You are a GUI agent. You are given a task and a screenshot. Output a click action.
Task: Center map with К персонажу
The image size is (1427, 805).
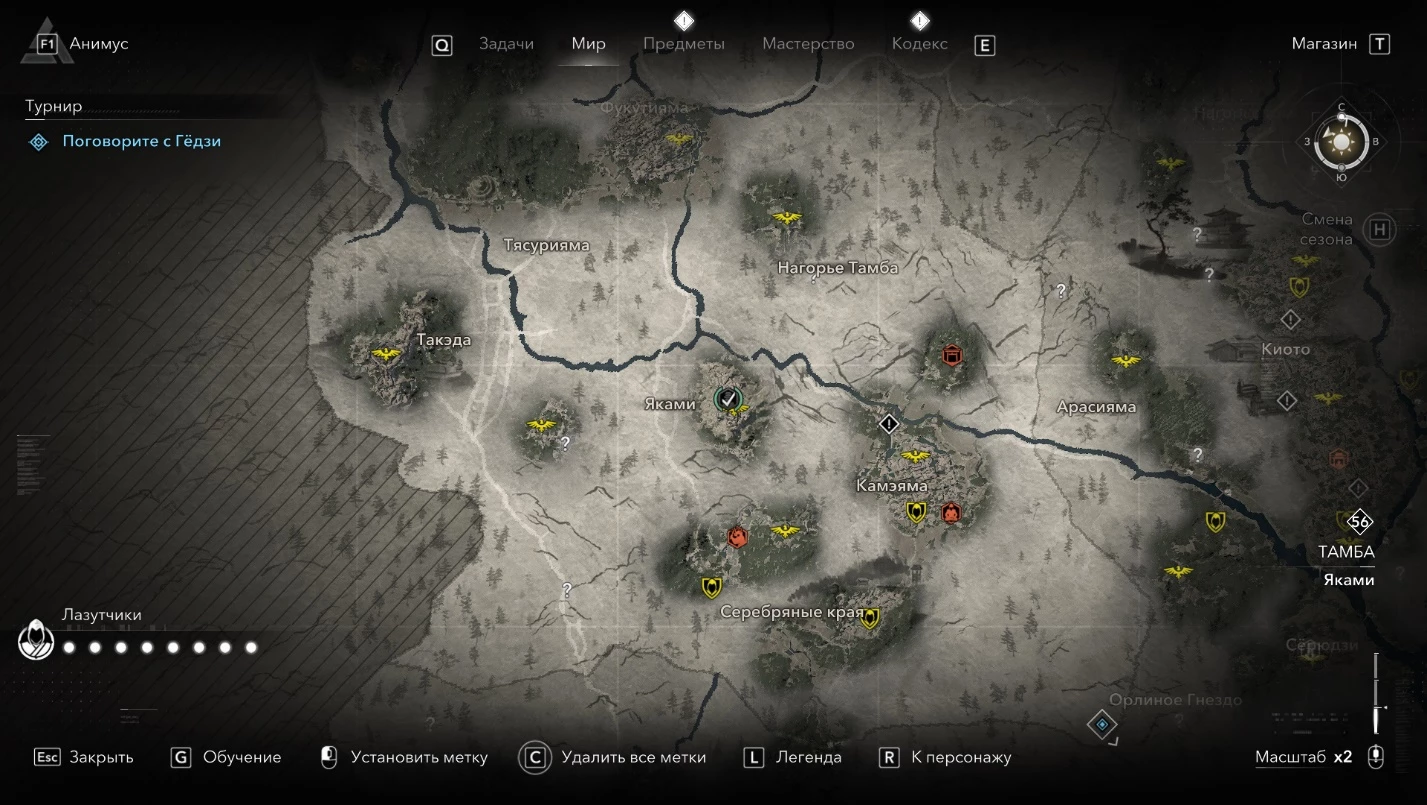(961, 757)
